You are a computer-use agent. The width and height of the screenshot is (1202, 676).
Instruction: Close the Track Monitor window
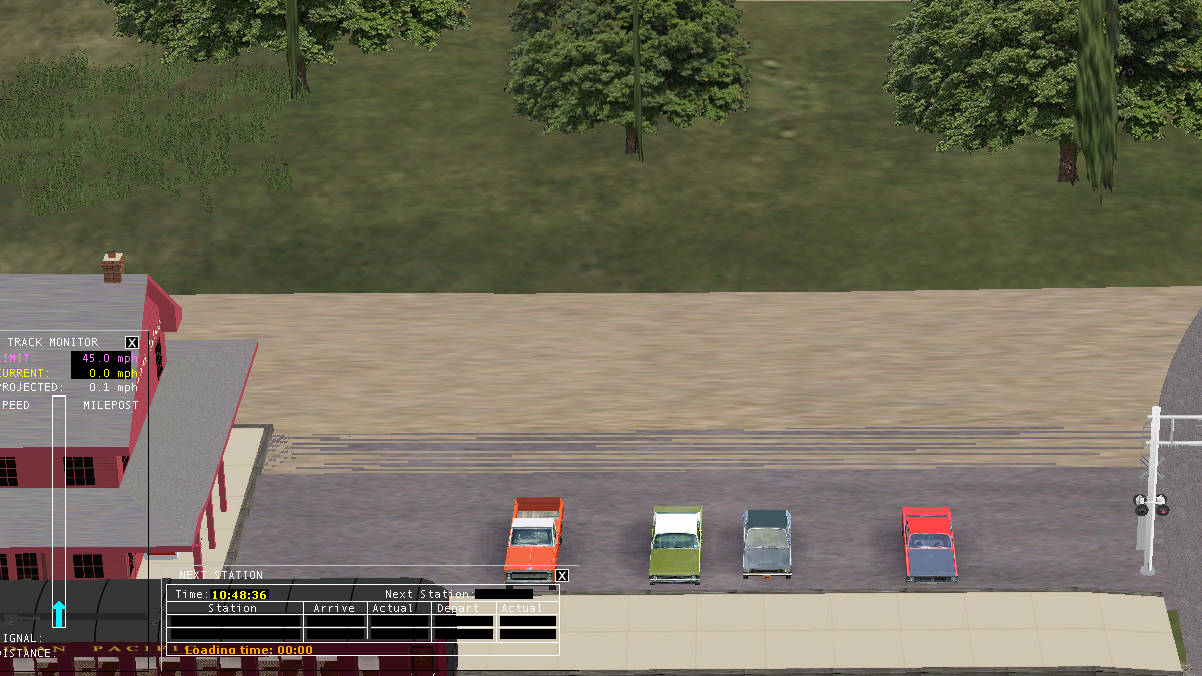tap(132, 342)
